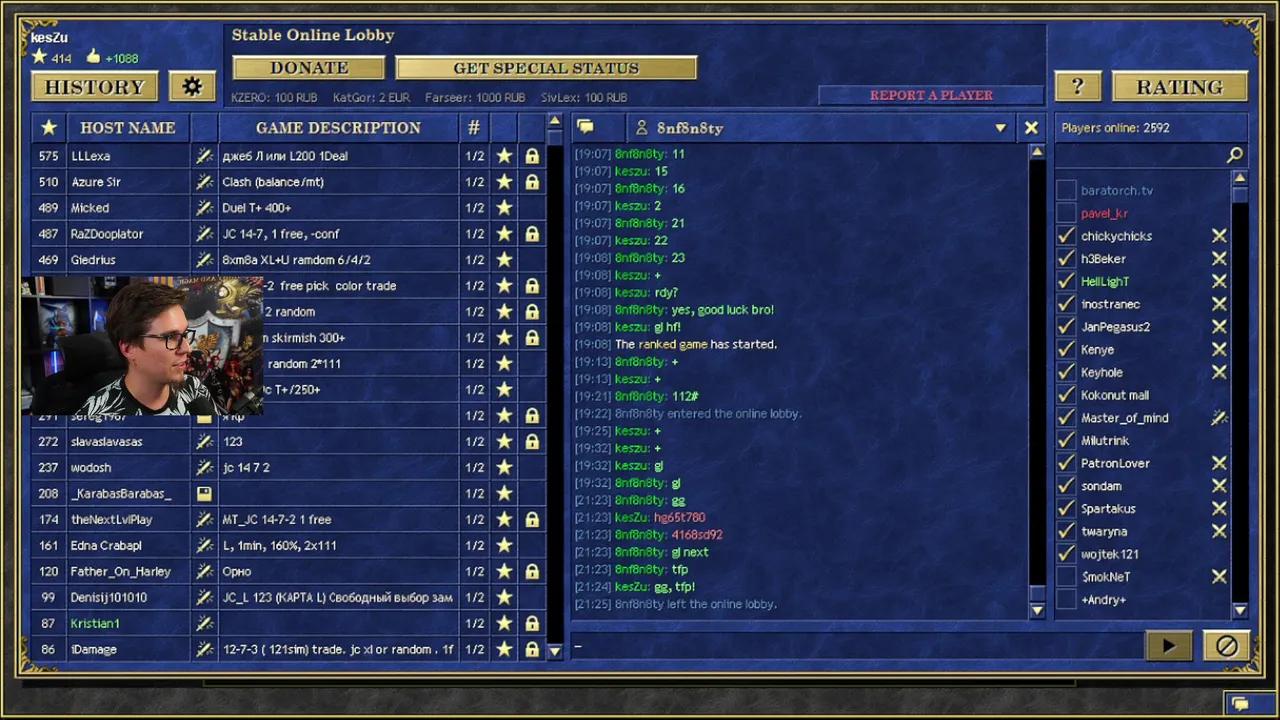Sort games by HOST NAME column
1280x720 pixels.
pos(127,128)
